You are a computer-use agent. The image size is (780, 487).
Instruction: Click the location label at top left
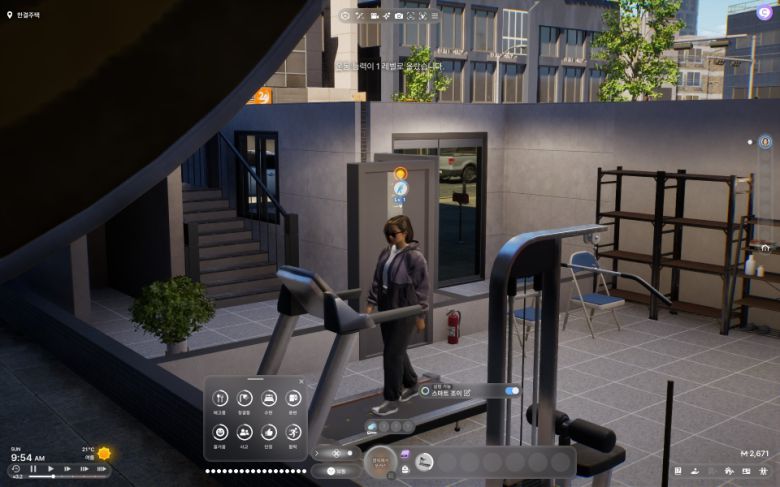20,15
